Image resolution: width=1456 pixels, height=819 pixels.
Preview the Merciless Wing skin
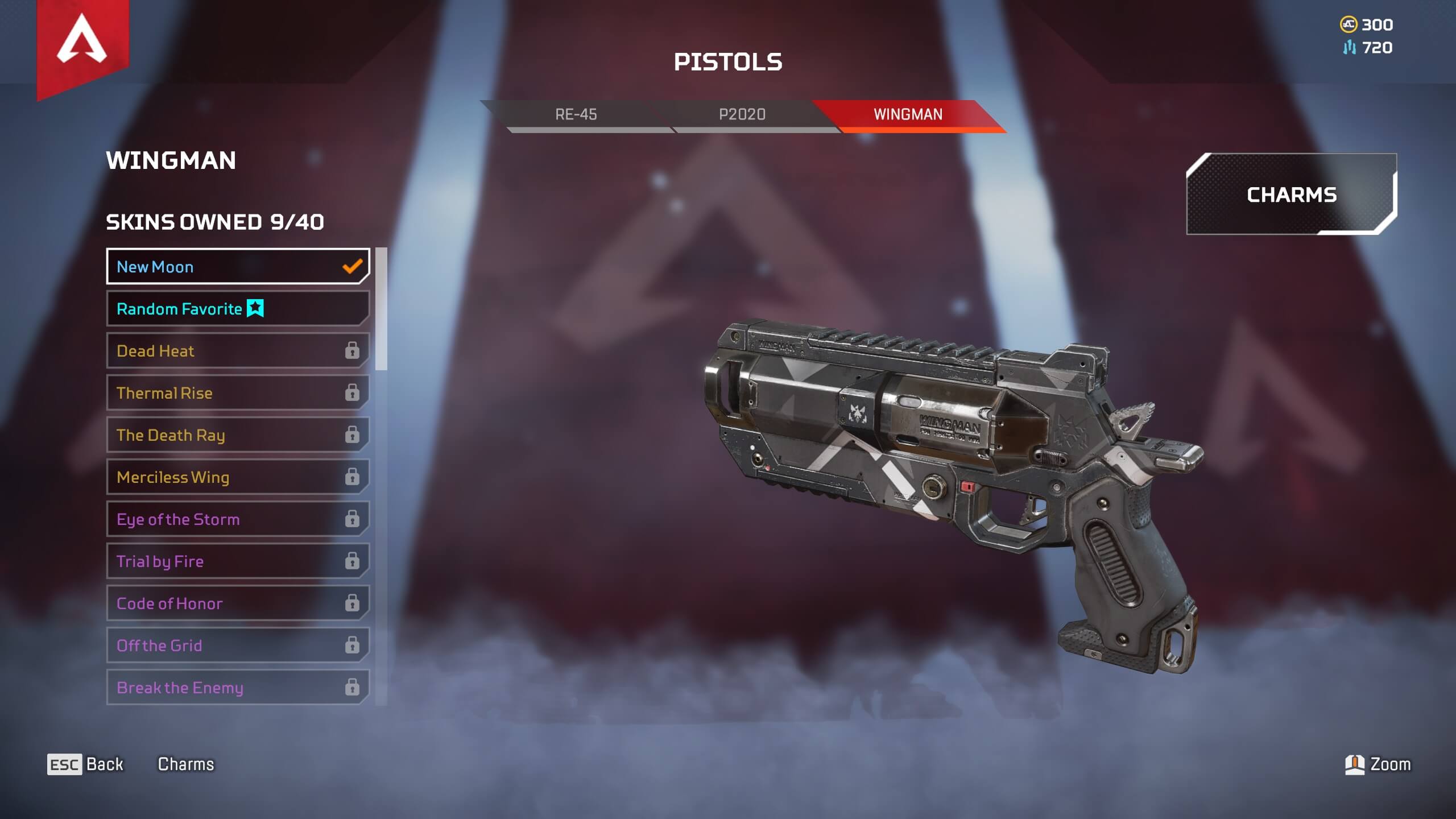pos(238,477)
